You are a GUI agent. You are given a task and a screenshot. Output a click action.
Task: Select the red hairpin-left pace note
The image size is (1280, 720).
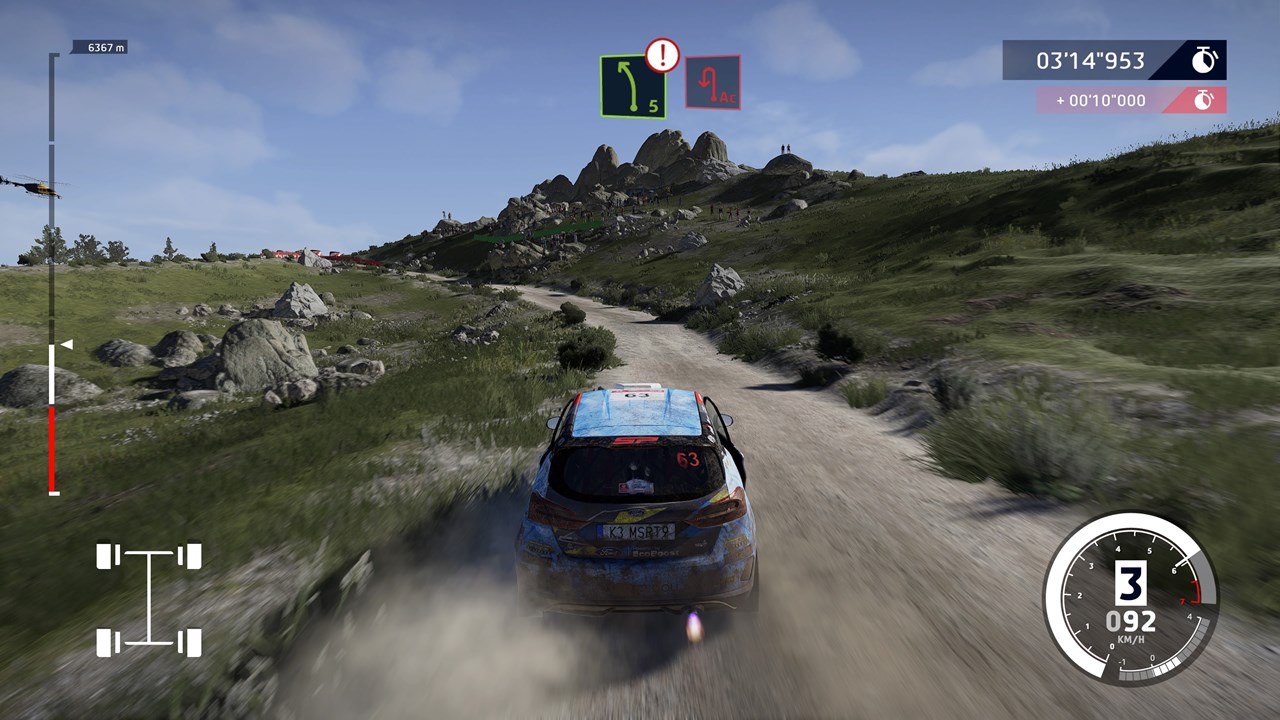[712, 83]
